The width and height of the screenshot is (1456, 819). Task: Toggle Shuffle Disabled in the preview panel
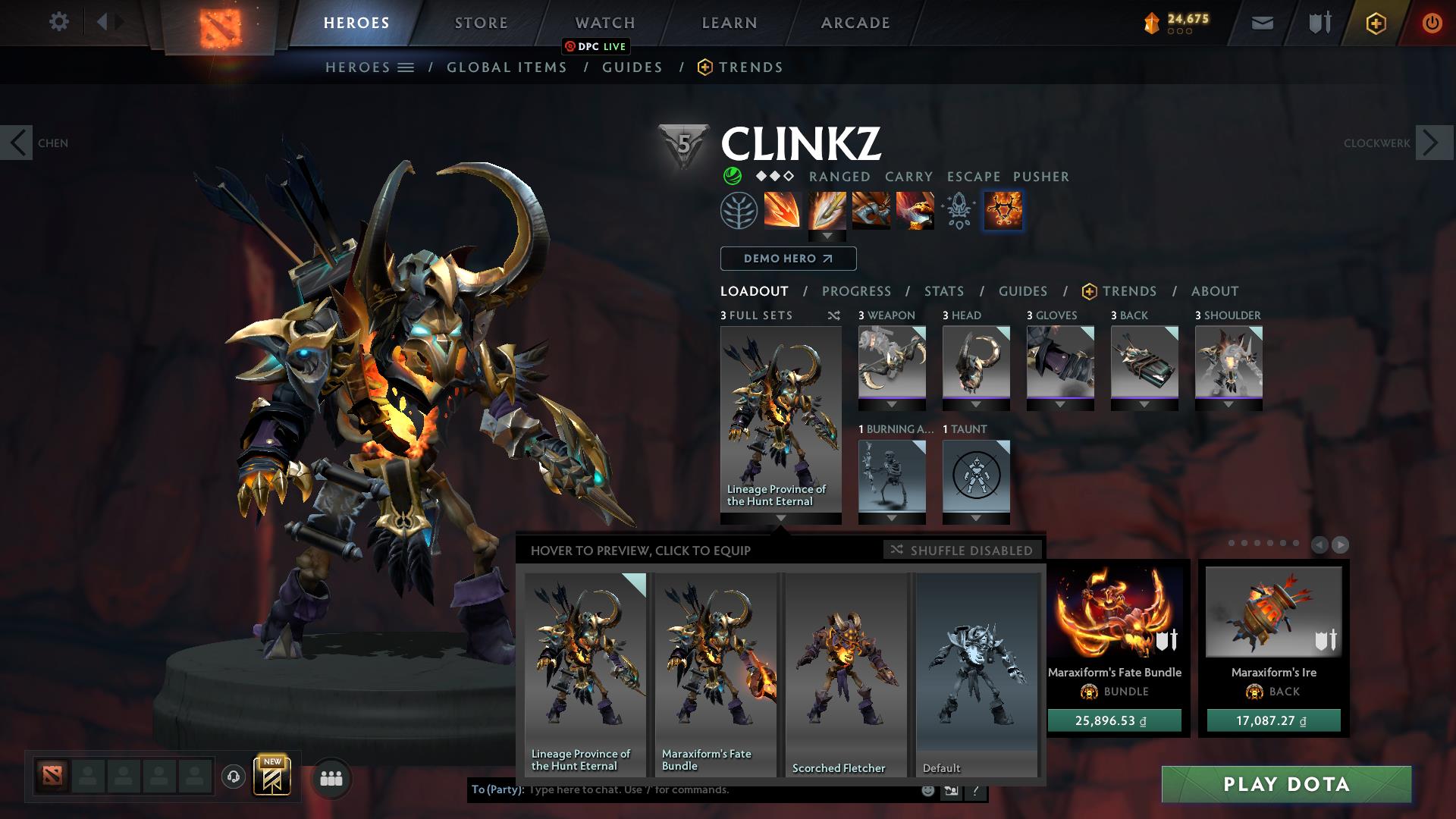(962, 550)
